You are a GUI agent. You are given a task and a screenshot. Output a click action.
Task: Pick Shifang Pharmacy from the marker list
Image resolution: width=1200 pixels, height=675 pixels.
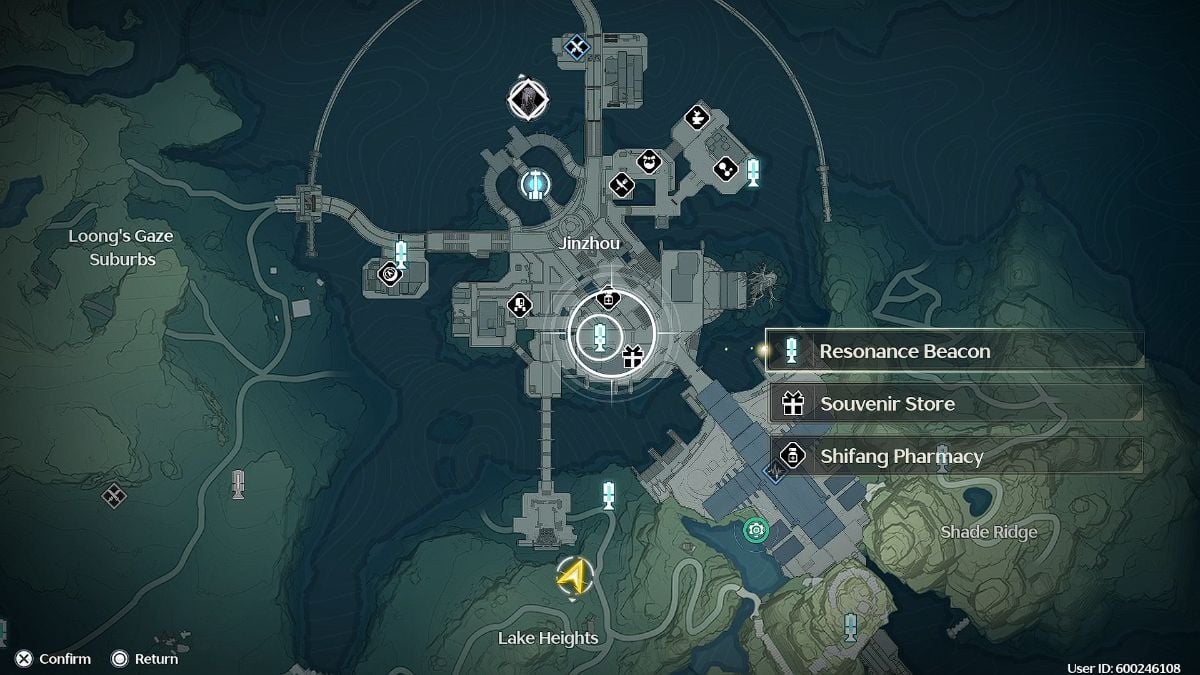pyautogui.click(x=955, y=456)
